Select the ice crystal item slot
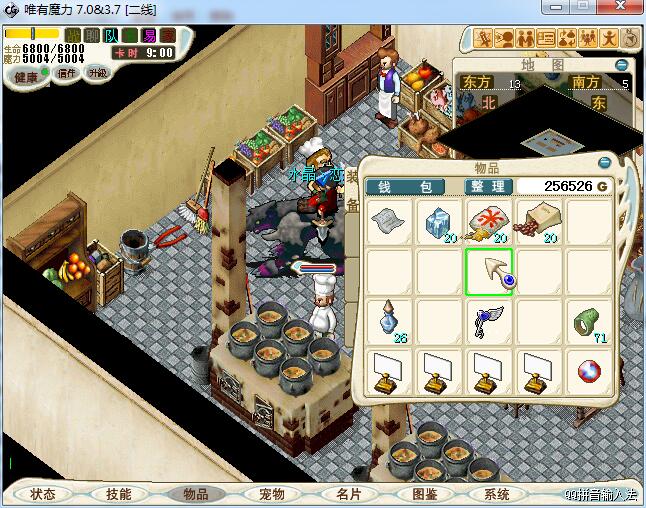 (438, 222)
